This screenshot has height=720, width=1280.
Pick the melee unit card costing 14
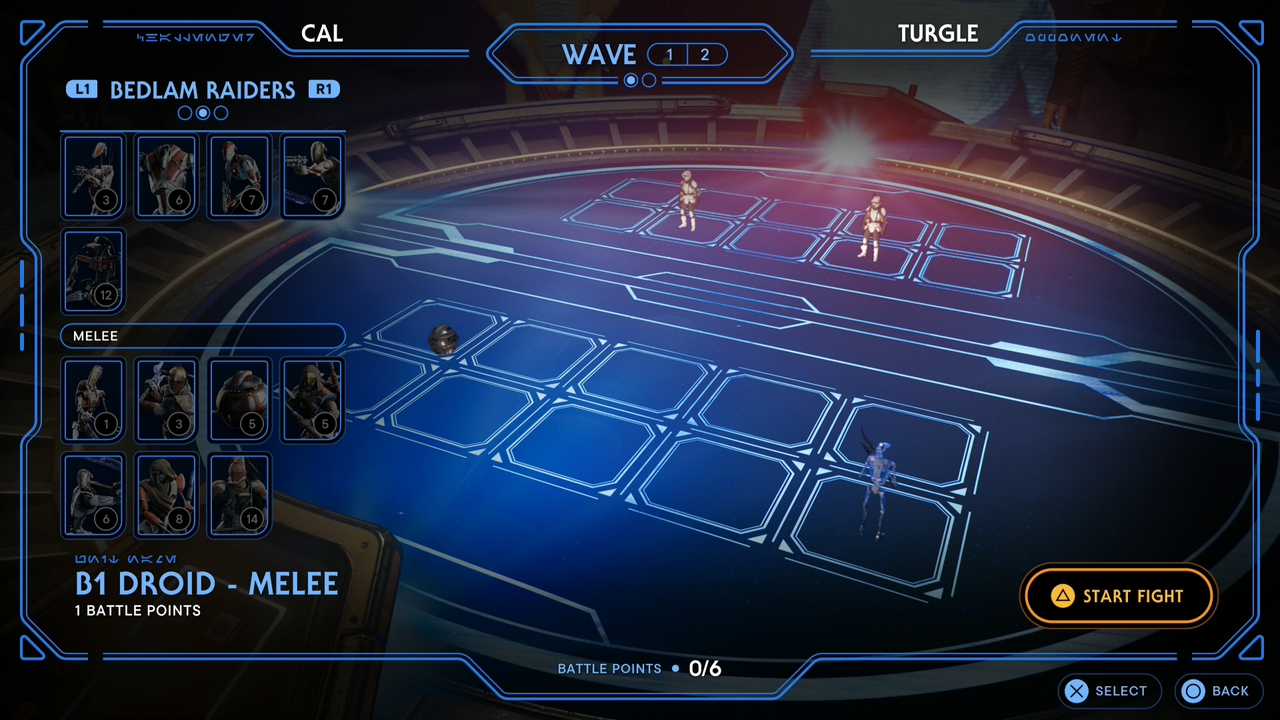coord(240,494)
